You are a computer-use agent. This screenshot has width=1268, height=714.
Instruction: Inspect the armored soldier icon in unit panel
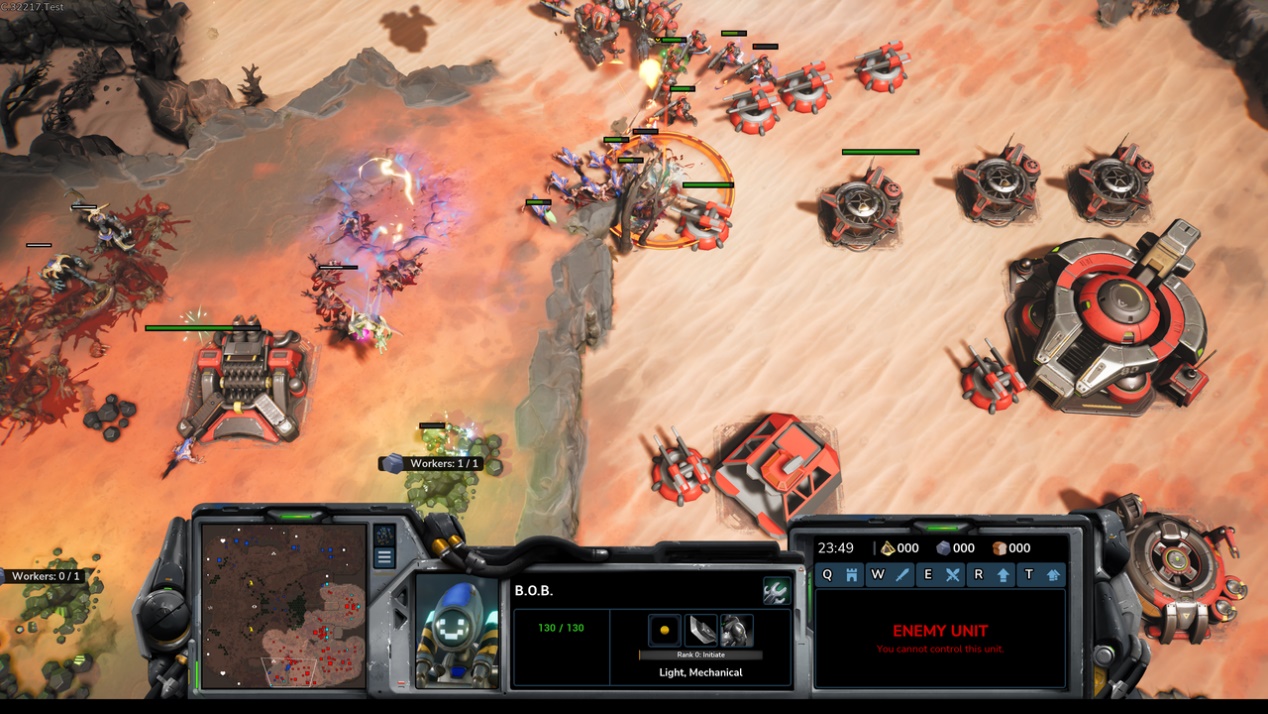click(x=737, y=630)
